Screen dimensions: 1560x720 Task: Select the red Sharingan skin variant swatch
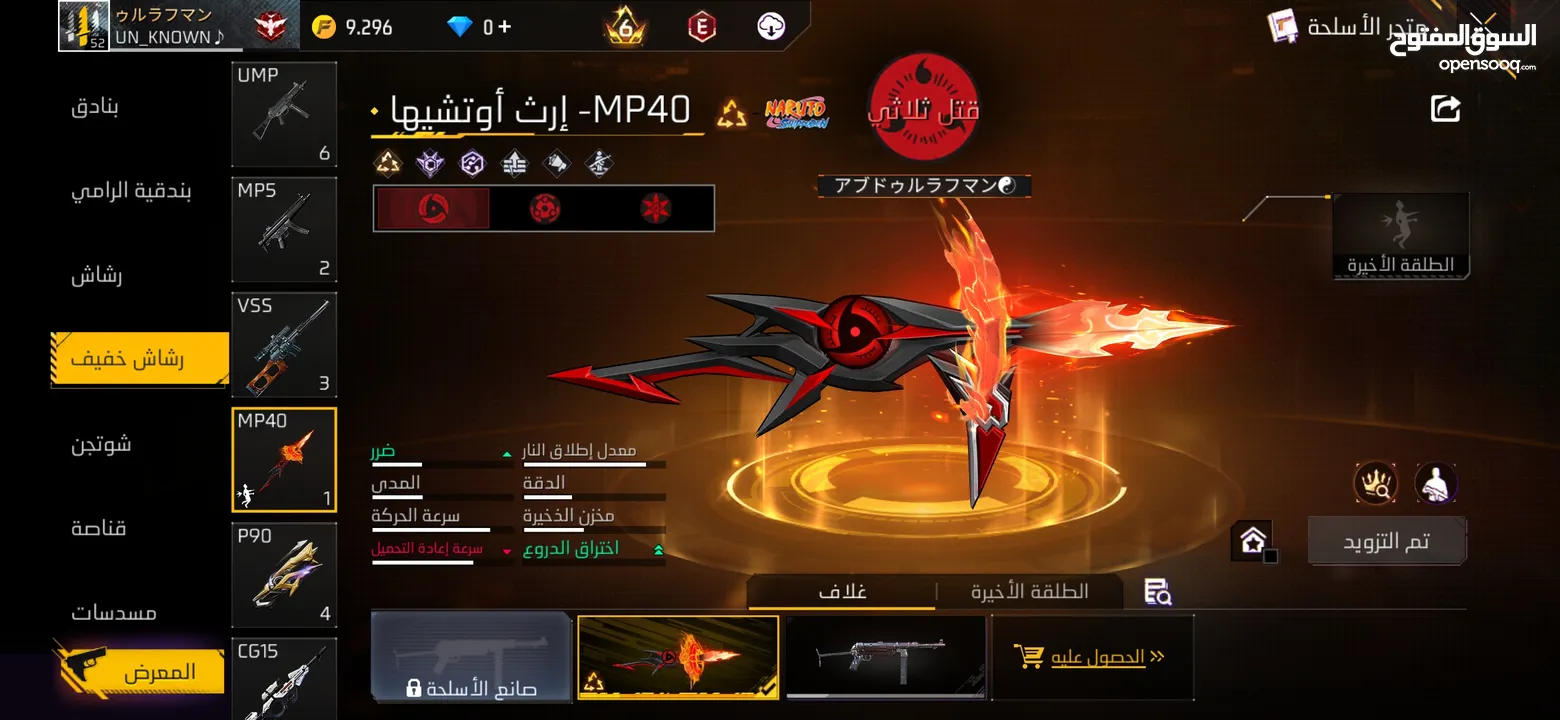432,207
